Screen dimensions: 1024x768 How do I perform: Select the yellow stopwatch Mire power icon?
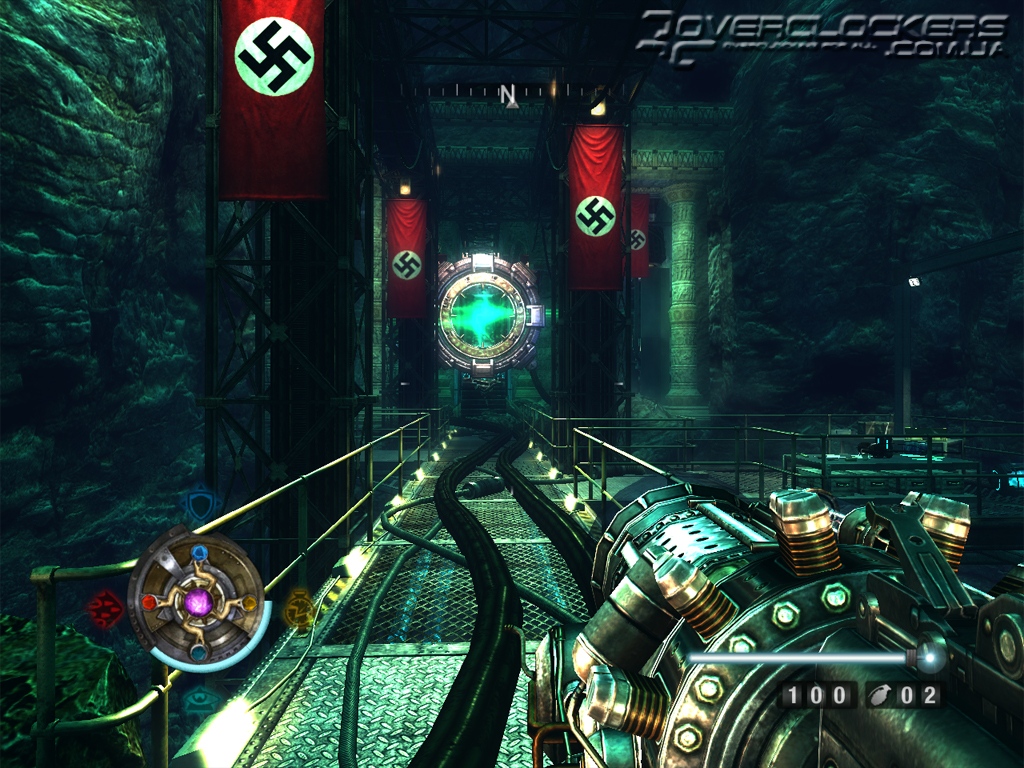tap(299, 606)
